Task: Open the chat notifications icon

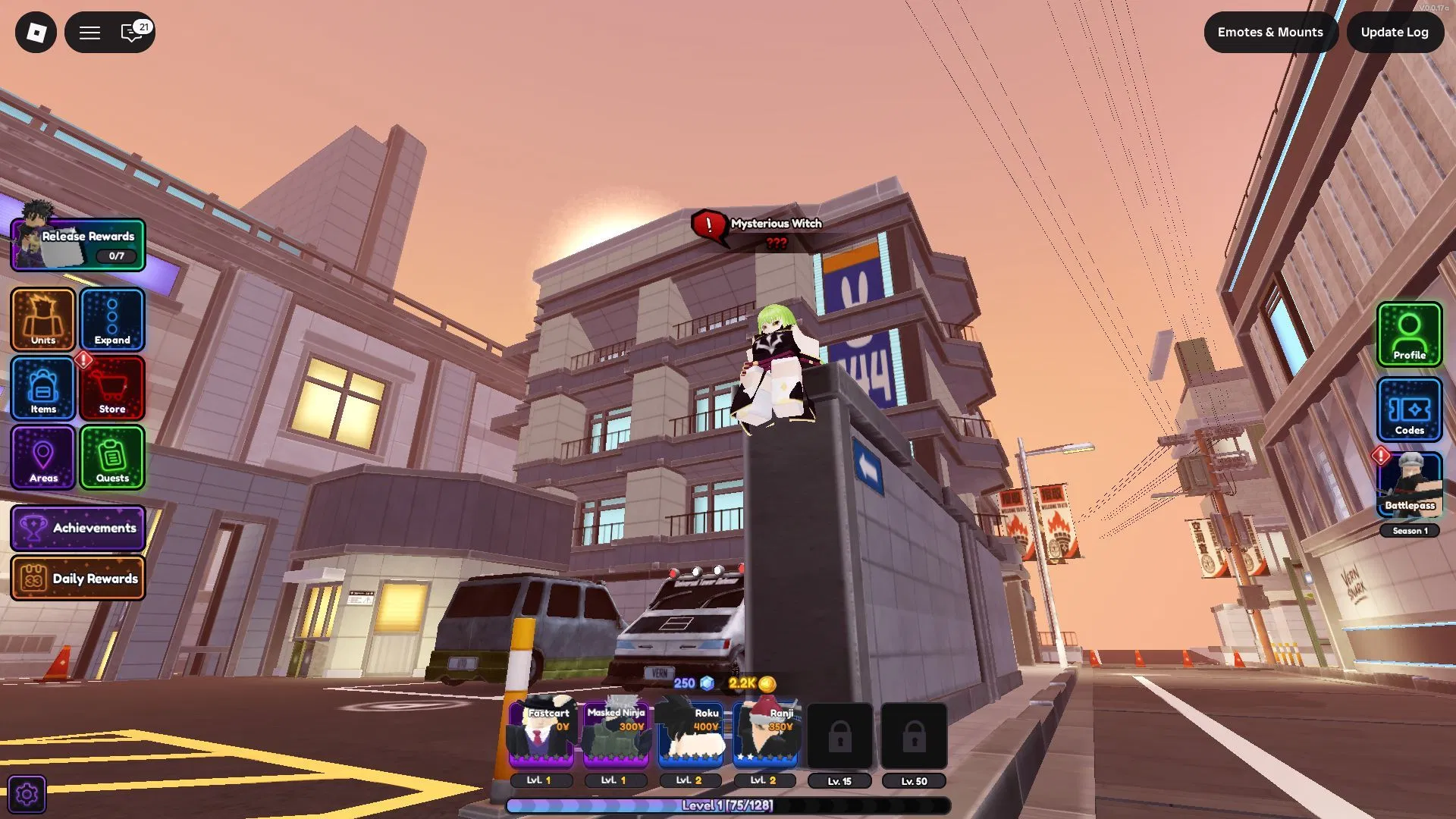Action: pos(130,33)
